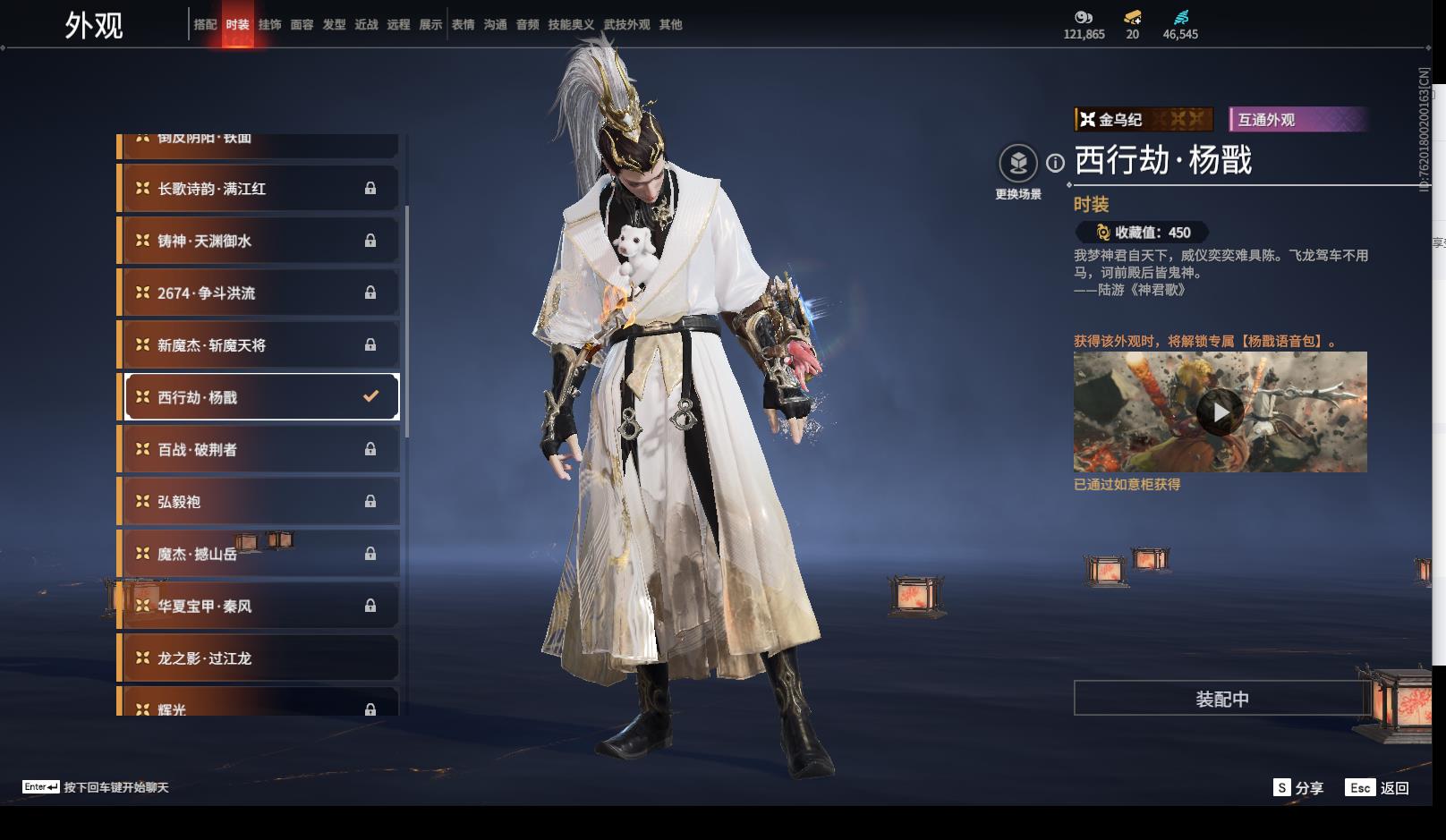1446x840 pixels.
Task: Select the 2674·争斗洪流 outfit
Action: [259, 293]
